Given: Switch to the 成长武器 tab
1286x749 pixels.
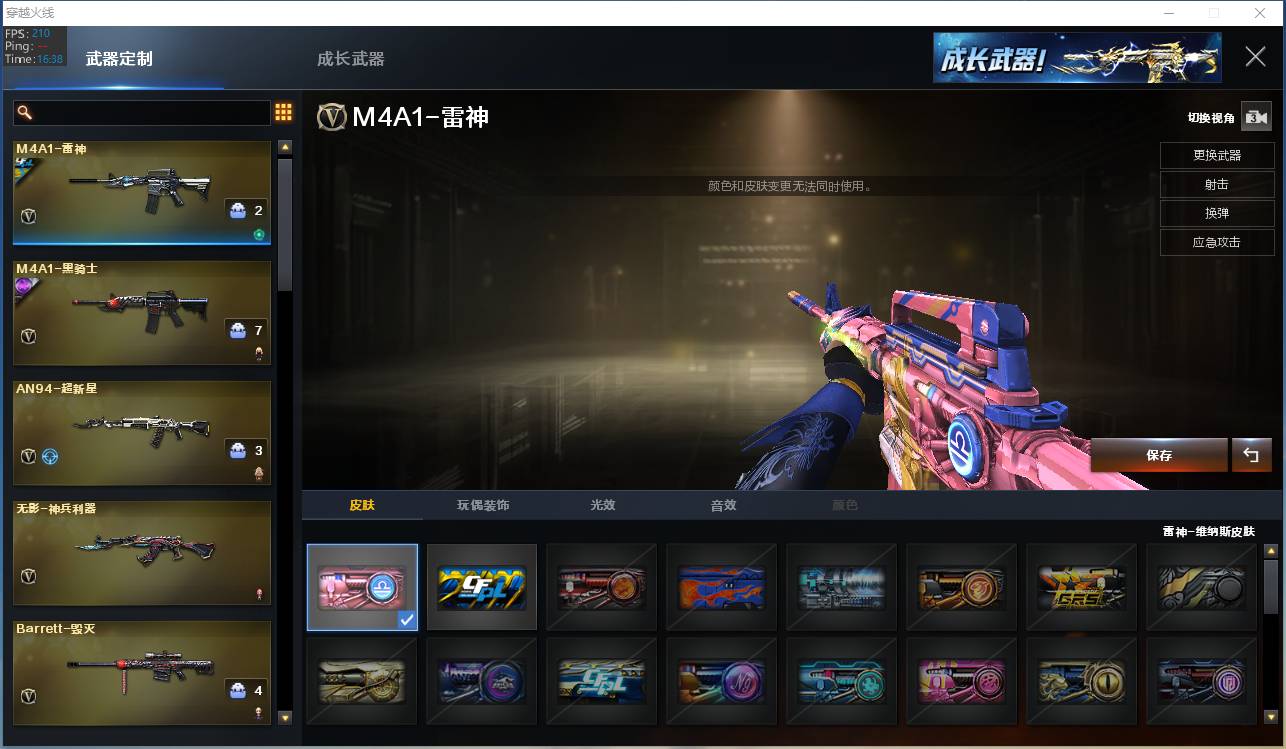Looking at the screenshot, I should coord(350,59).
